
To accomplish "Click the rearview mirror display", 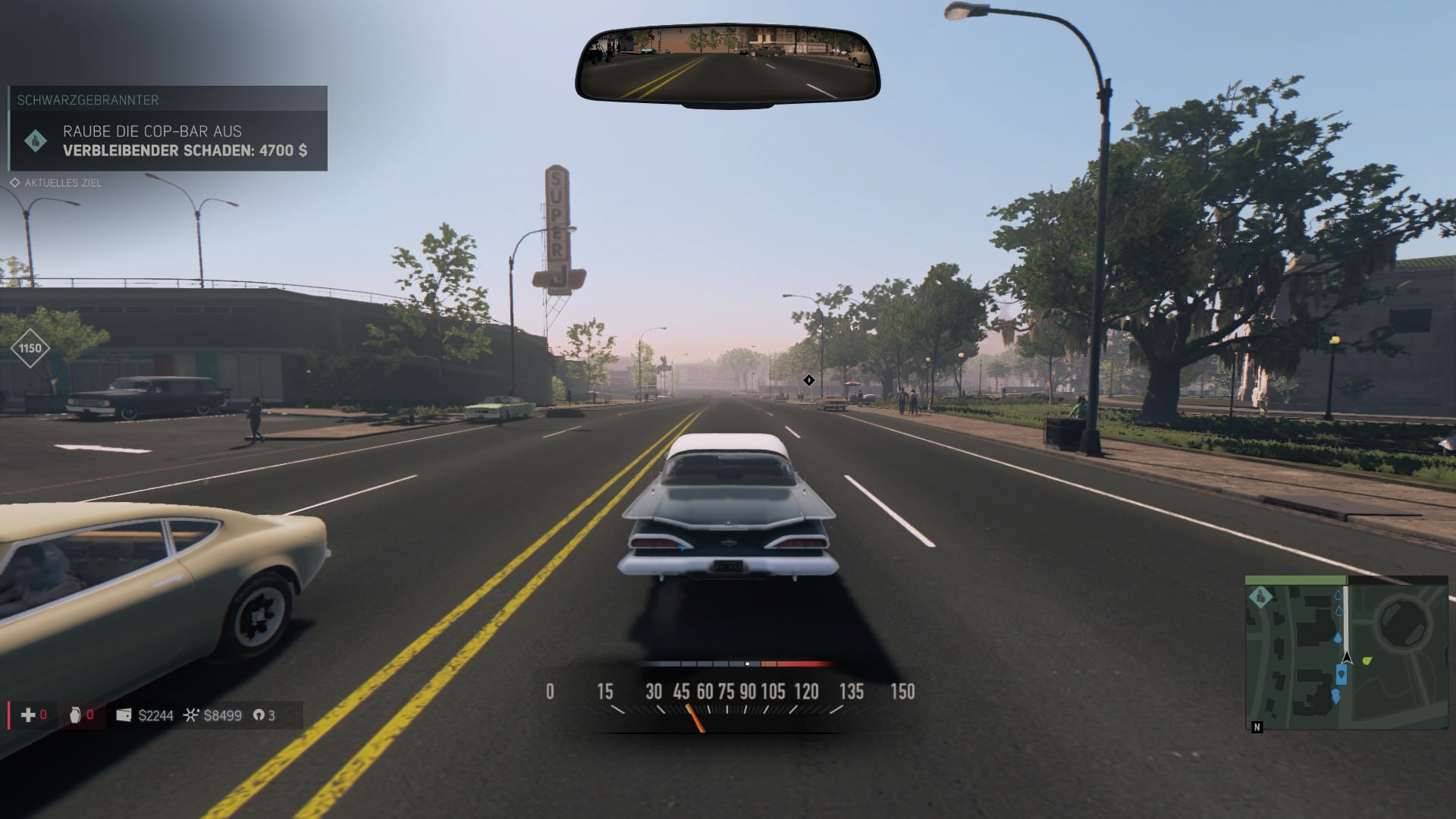I will pos(727,64).
